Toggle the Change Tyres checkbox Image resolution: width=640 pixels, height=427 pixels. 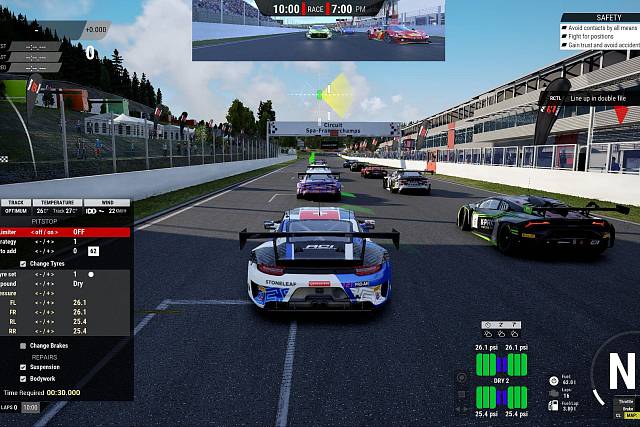point(23,263)
